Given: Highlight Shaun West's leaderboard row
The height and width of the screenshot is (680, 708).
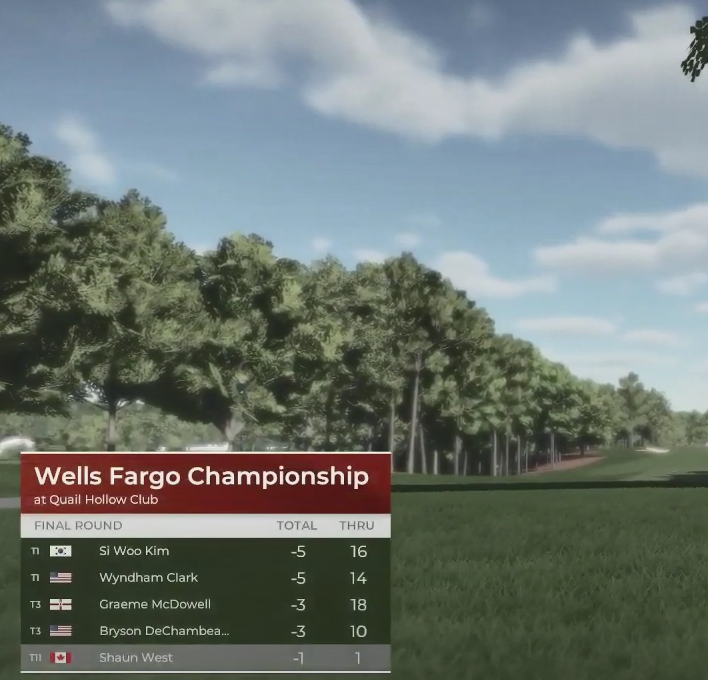Looking at the screenshot, I should pyautogui.click(x=205, y=658).
